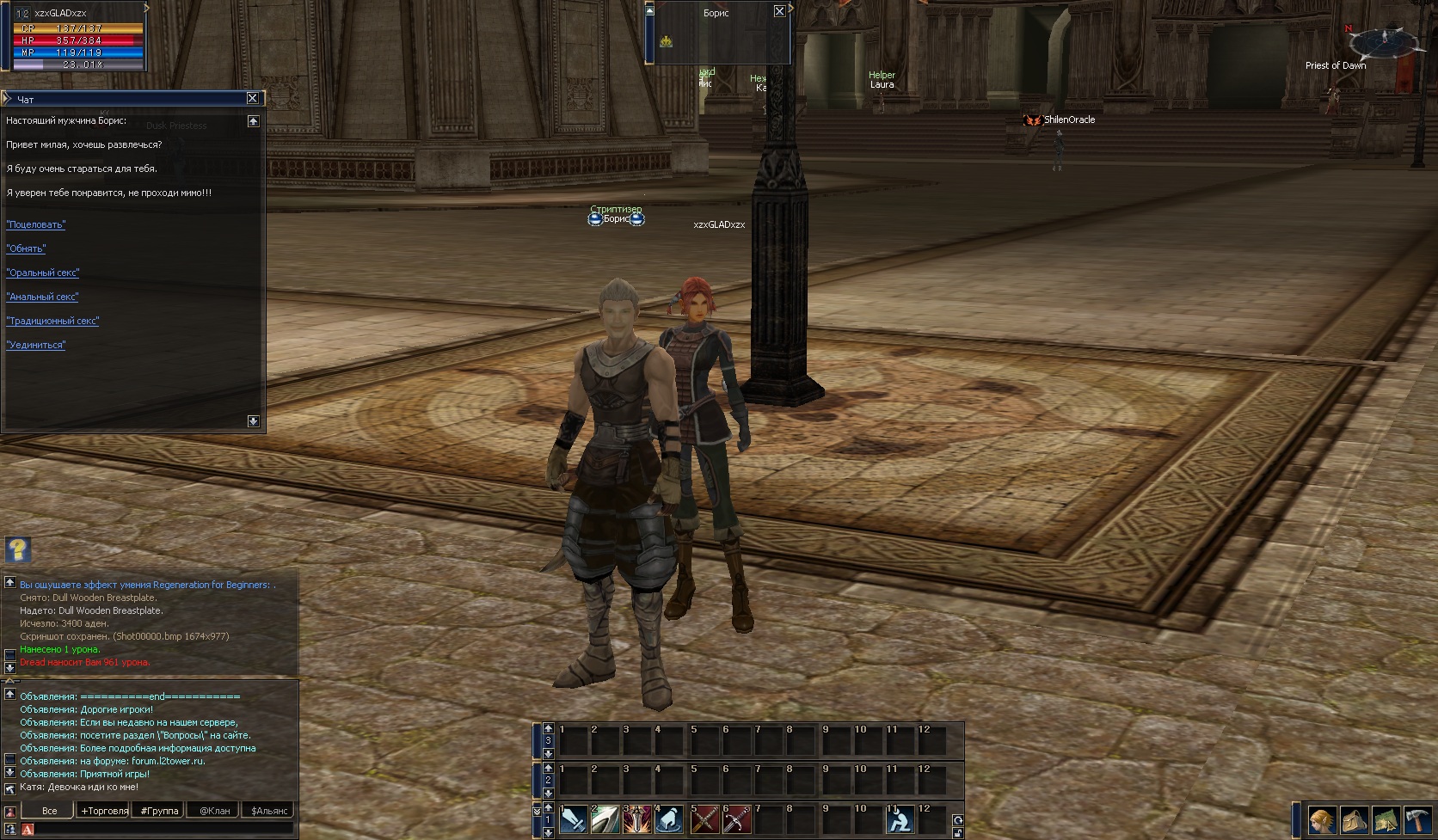Open the yellow question mark help icon

[18, 549]
